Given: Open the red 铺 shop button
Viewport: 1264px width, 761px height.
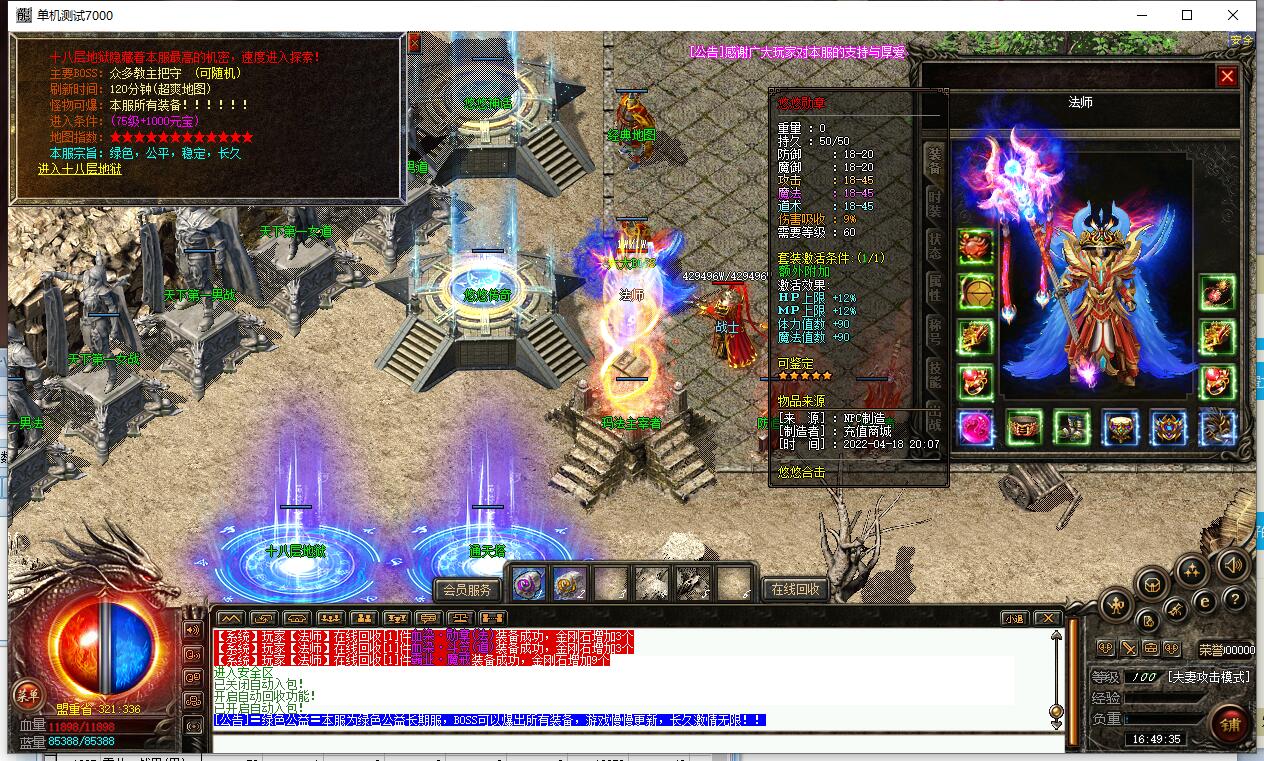Looking at the screenshot, I should pyautogui.click(x=1231, y=723).
